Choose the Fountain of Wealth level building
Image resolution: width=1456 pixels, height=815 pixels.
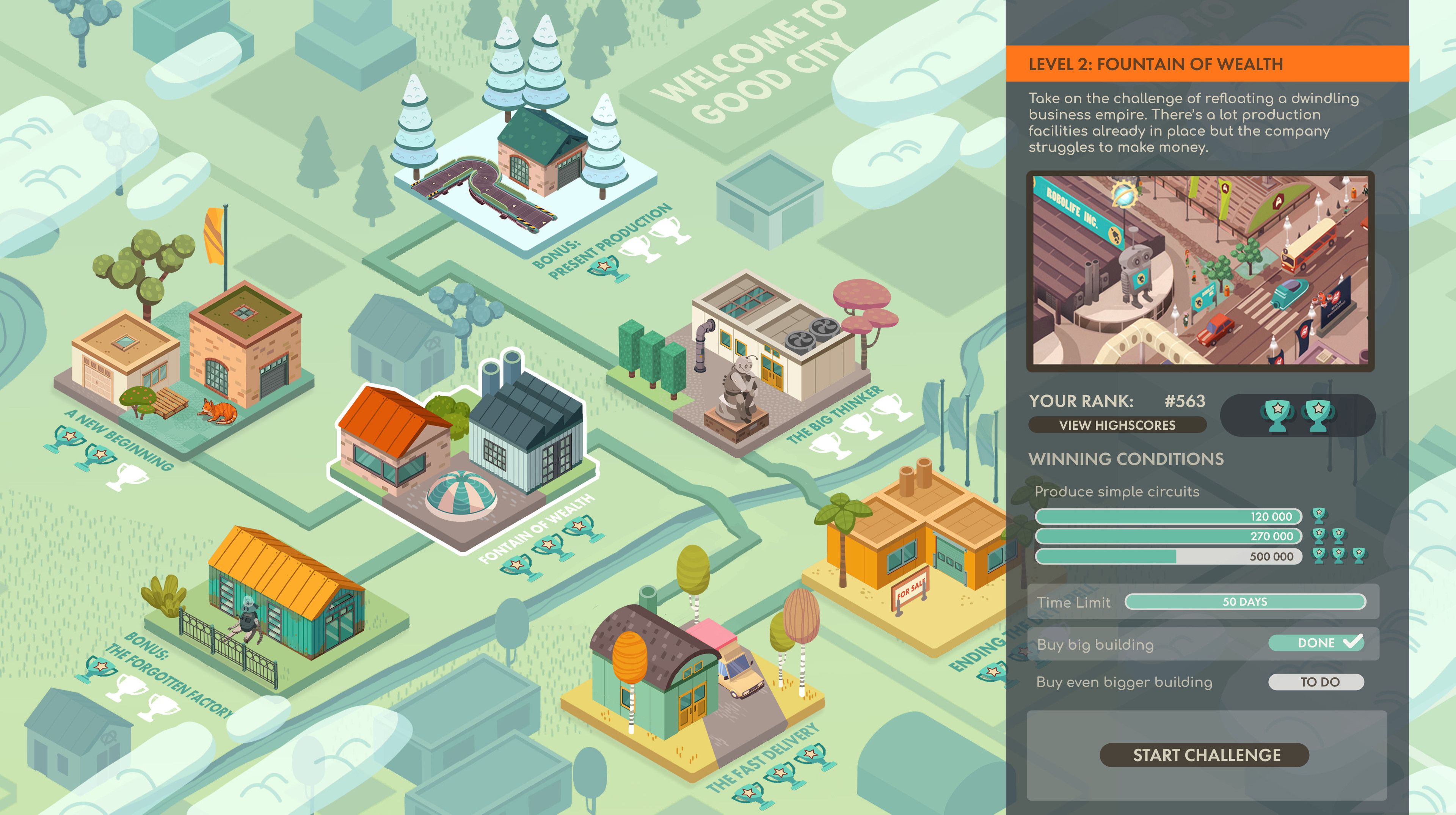click(x=463, y=446)
